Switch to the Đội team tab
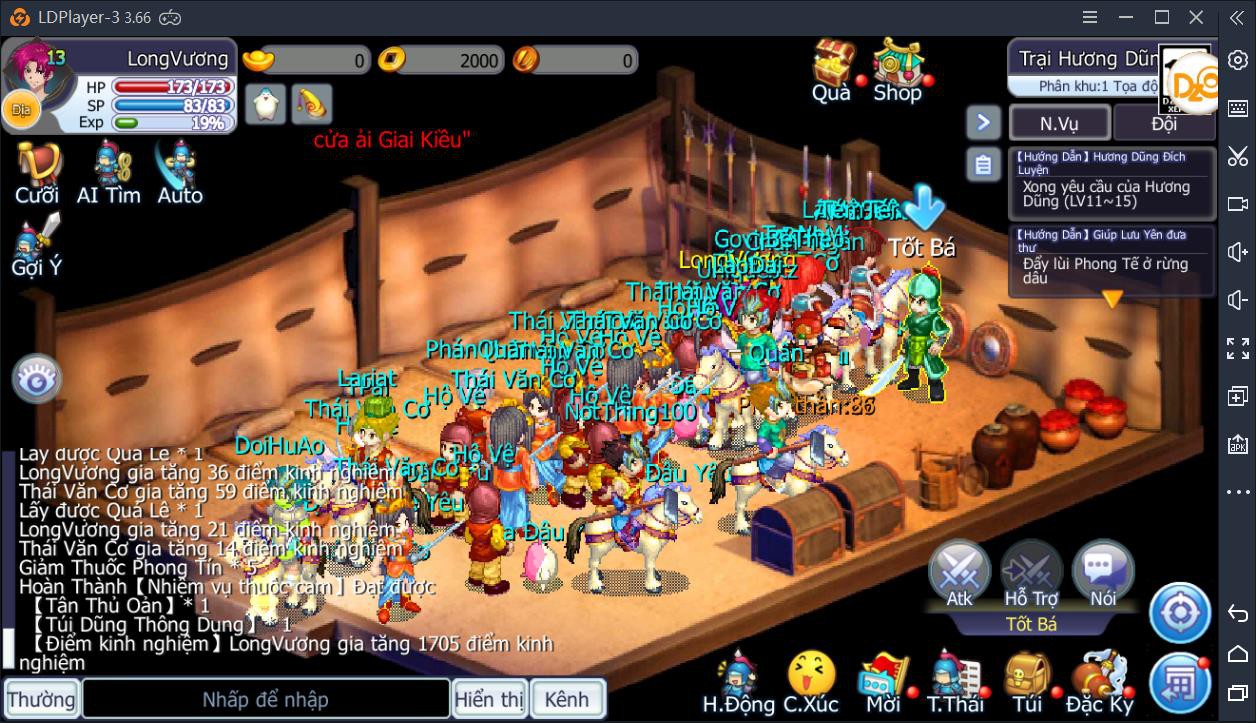This screenshot has height=723, width=1256. tap(1164, 123)
